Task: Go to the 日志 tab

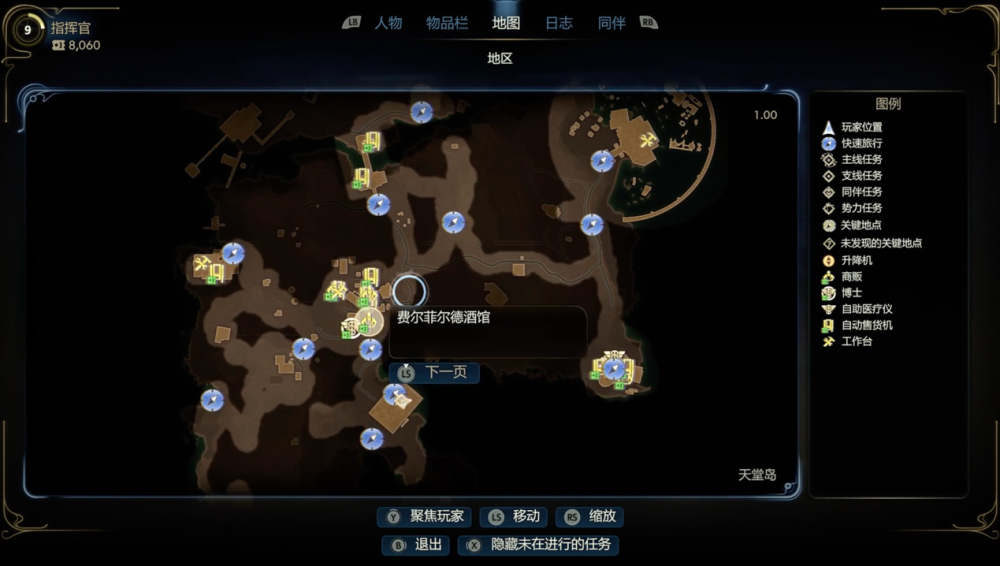Action: click(x=559, y=23)
